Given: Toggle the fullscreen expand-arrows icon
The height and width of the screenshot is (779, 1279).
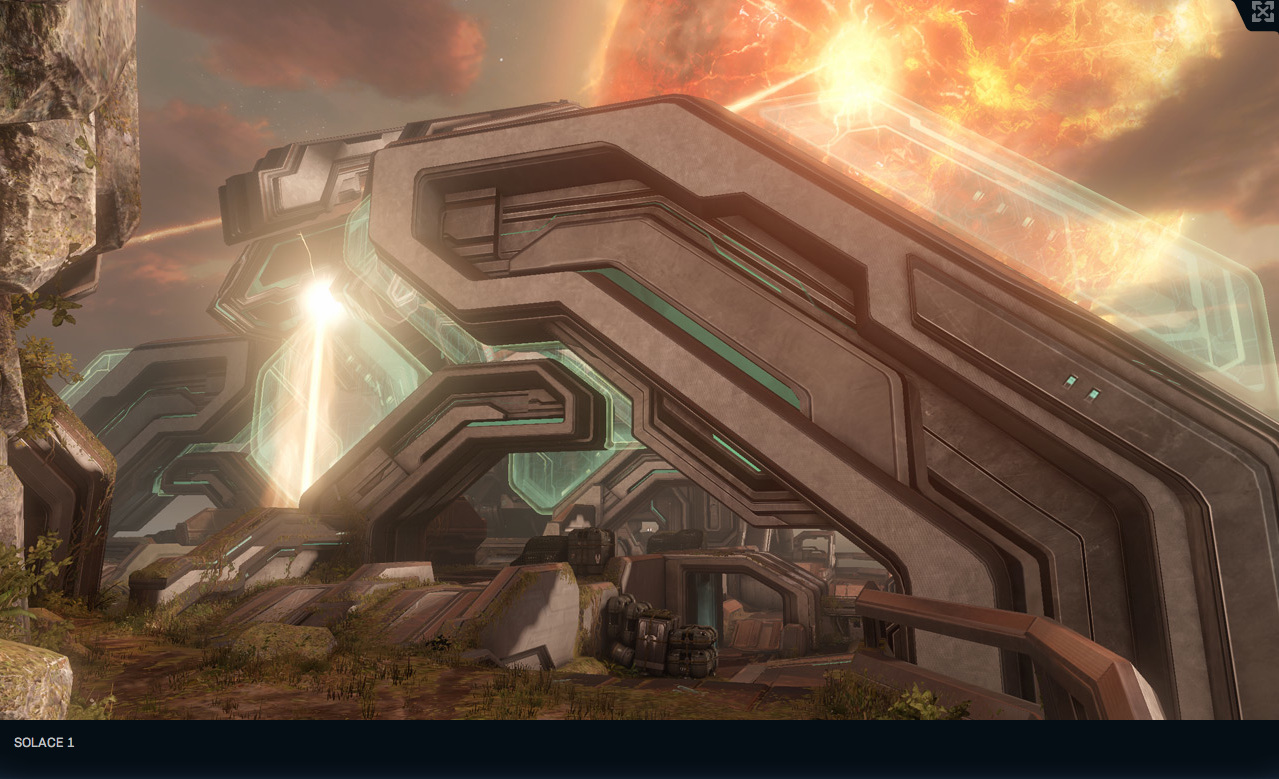Looking at the screenshot, I should tap(1262, 12).
